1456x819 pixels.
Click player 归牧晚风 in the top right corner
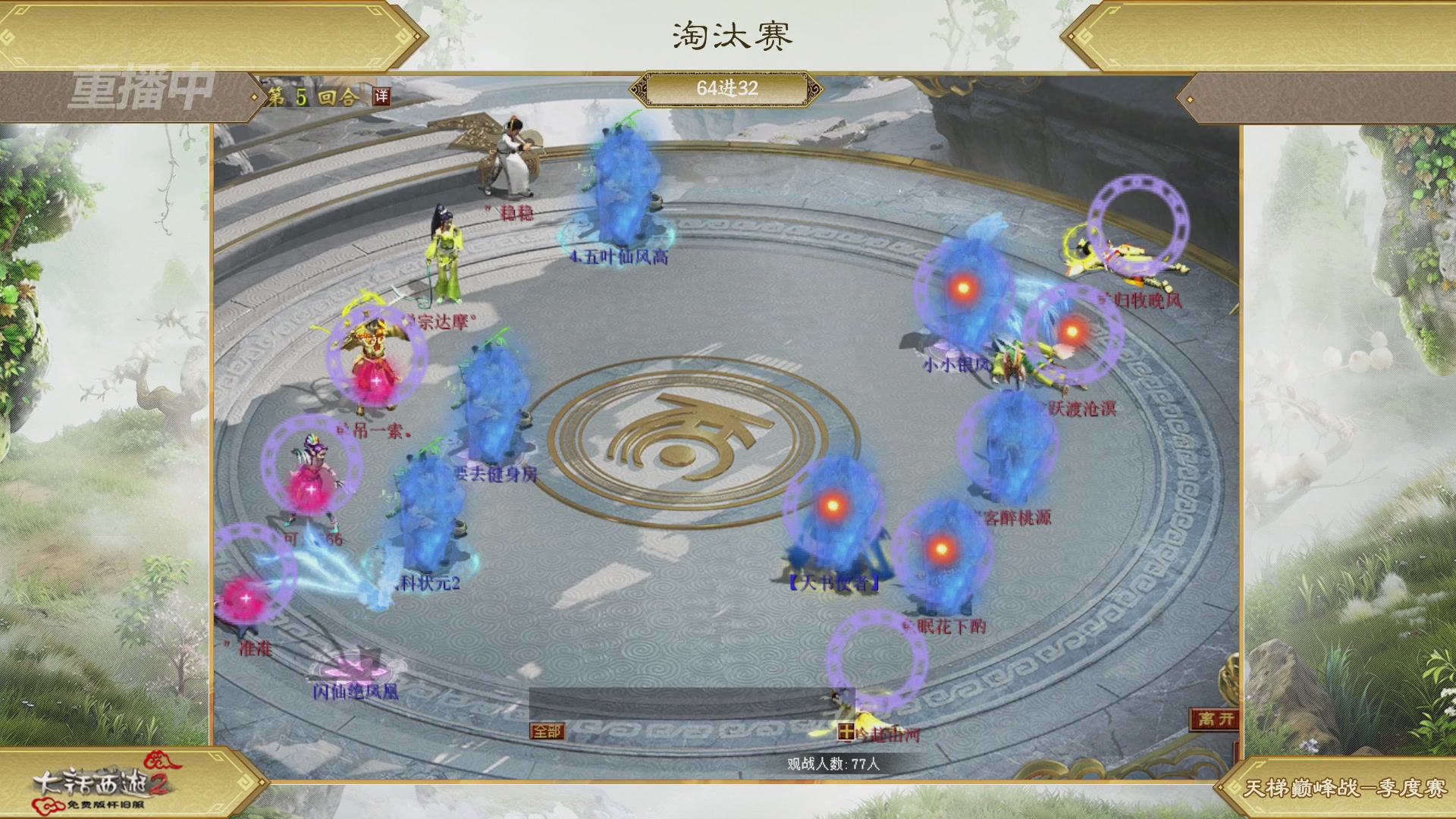[x=1115, y=258]
